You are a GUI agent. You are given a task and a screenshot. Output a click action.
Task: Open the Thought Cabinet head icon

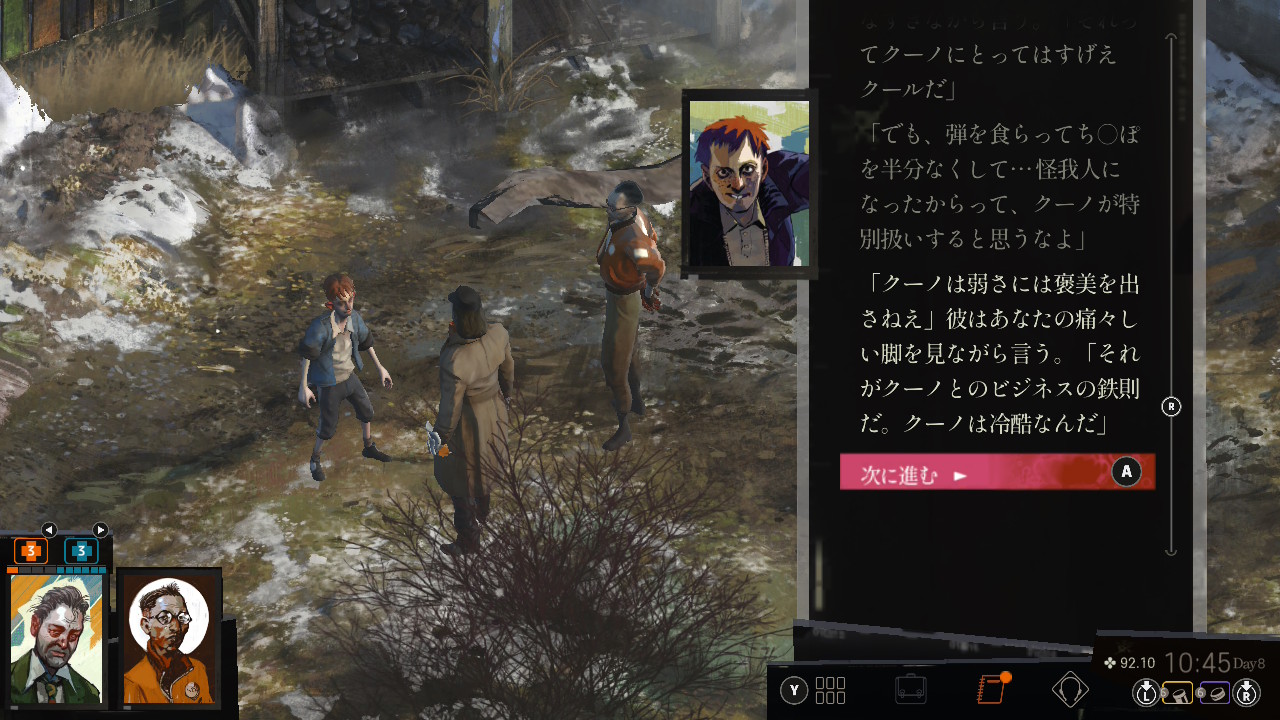(x=1070, y=689)
